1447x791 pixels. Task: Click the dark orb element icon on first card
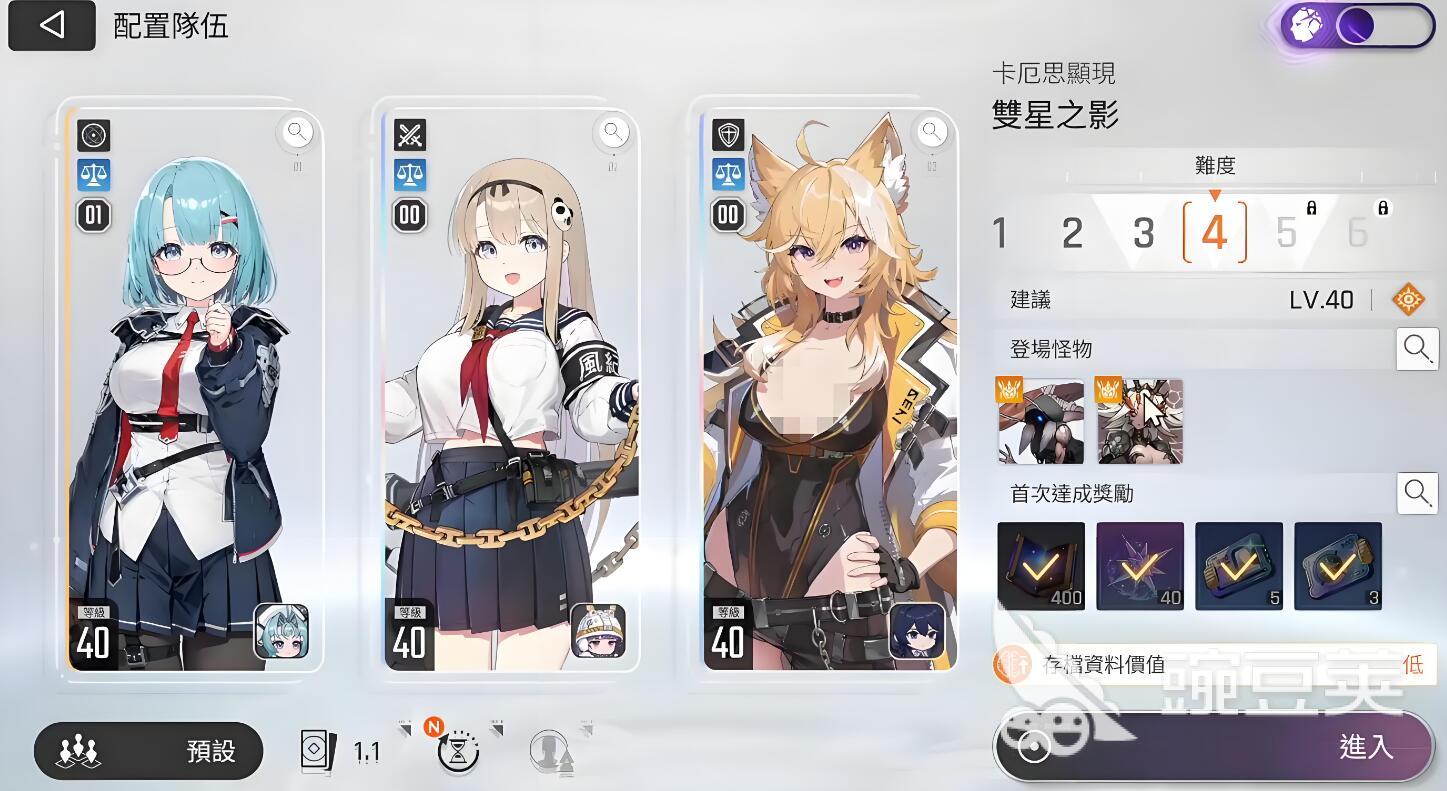point(93,136)
